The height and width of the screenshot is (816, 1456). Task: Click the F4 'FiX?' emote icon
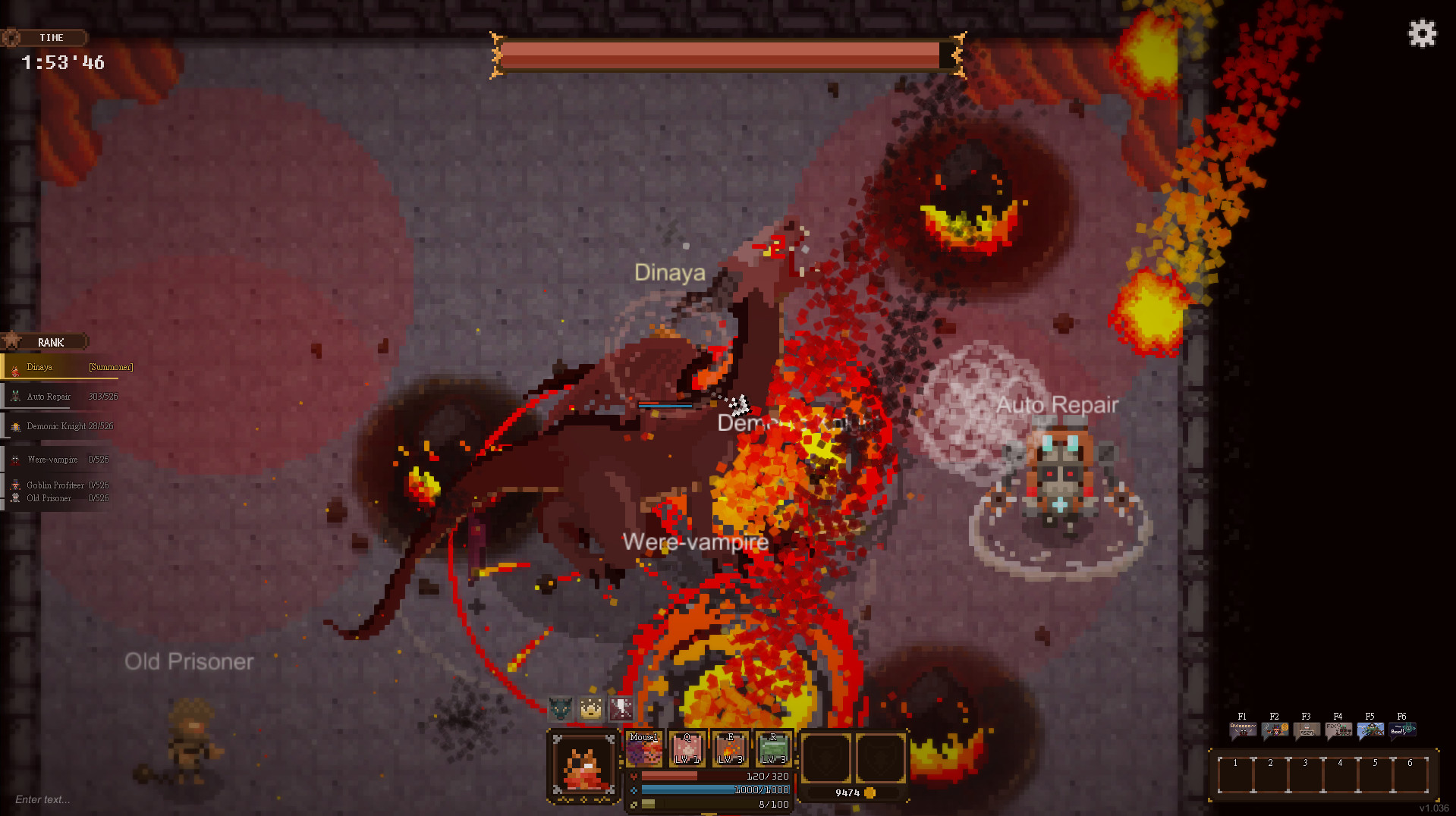point(1338,728)
